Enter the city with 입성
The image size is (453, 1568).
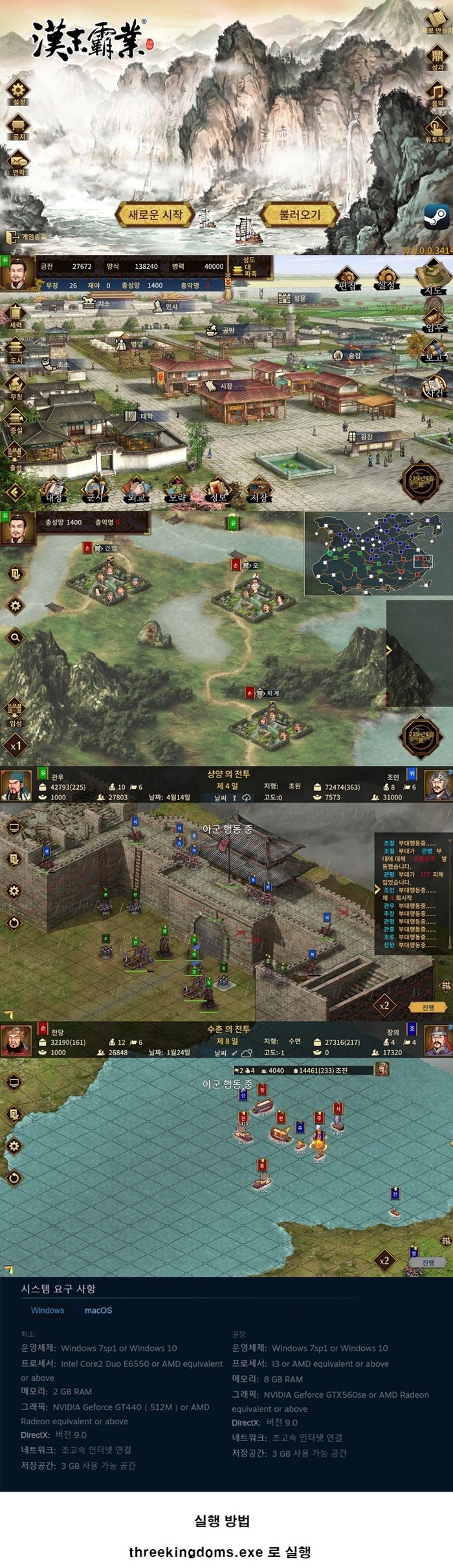16,711
